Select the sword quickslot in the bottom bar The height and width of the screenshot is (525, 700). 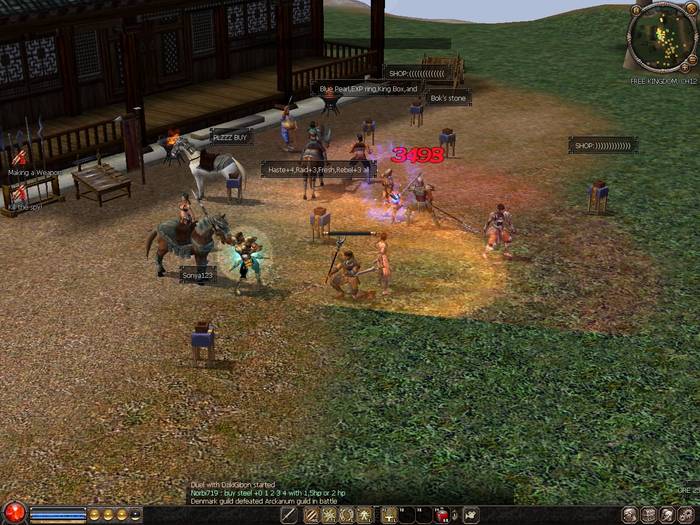click(290, 515)
